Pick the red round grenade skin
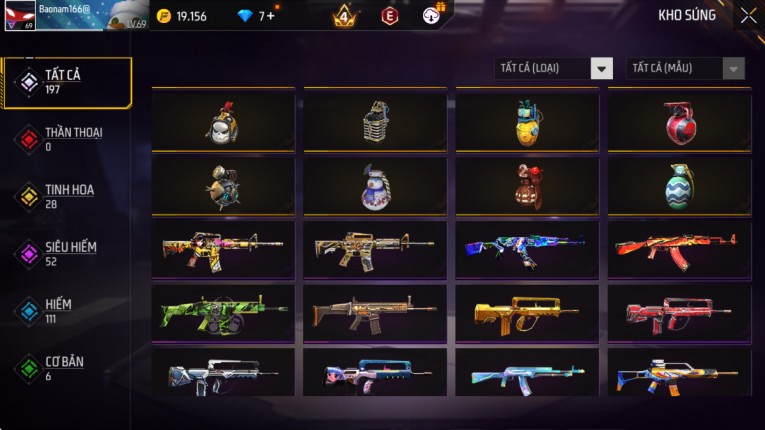 pyautogui.click(x=679, y=122)
